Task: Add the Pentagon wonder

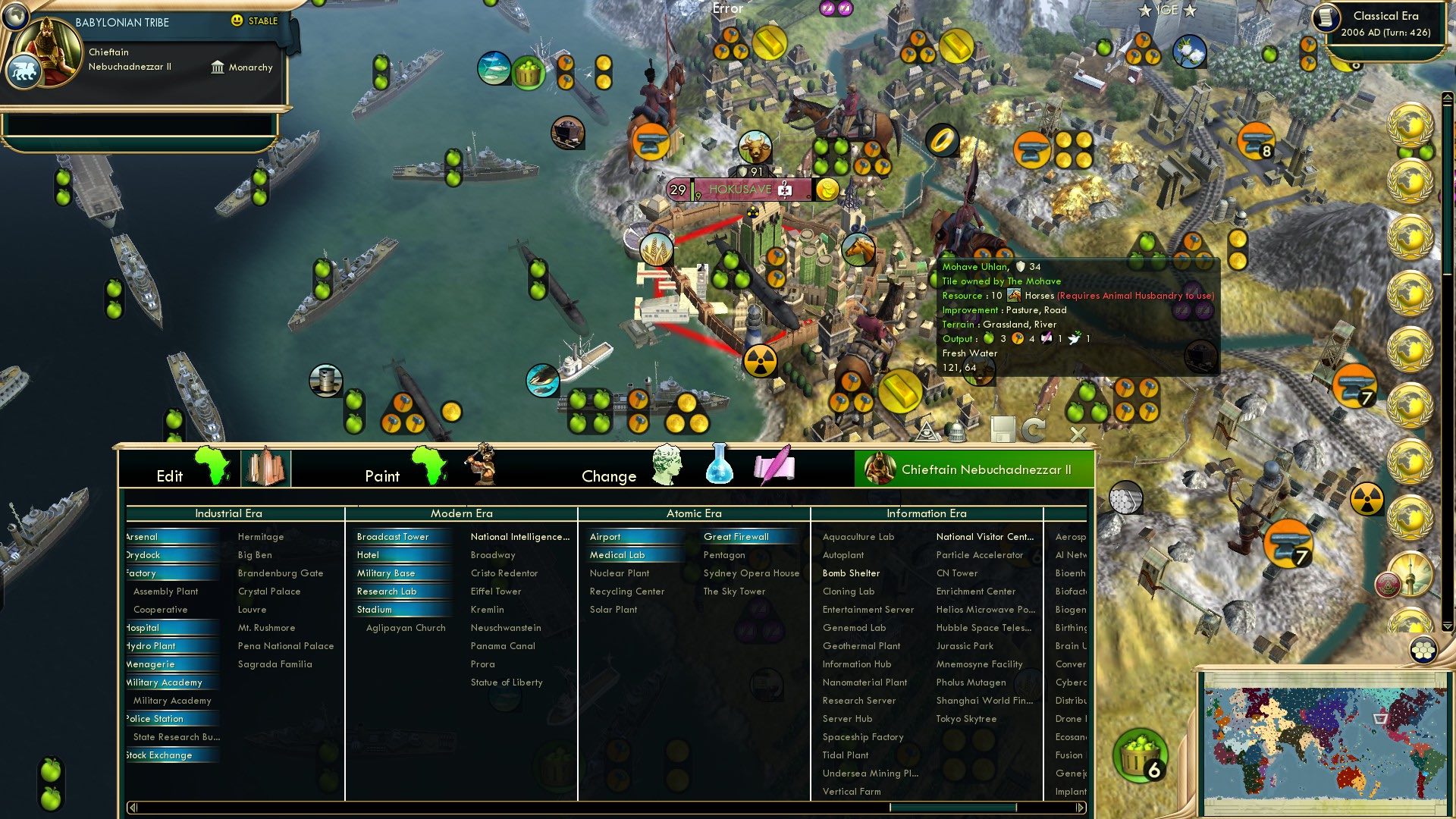Action: tap(724, 554)
